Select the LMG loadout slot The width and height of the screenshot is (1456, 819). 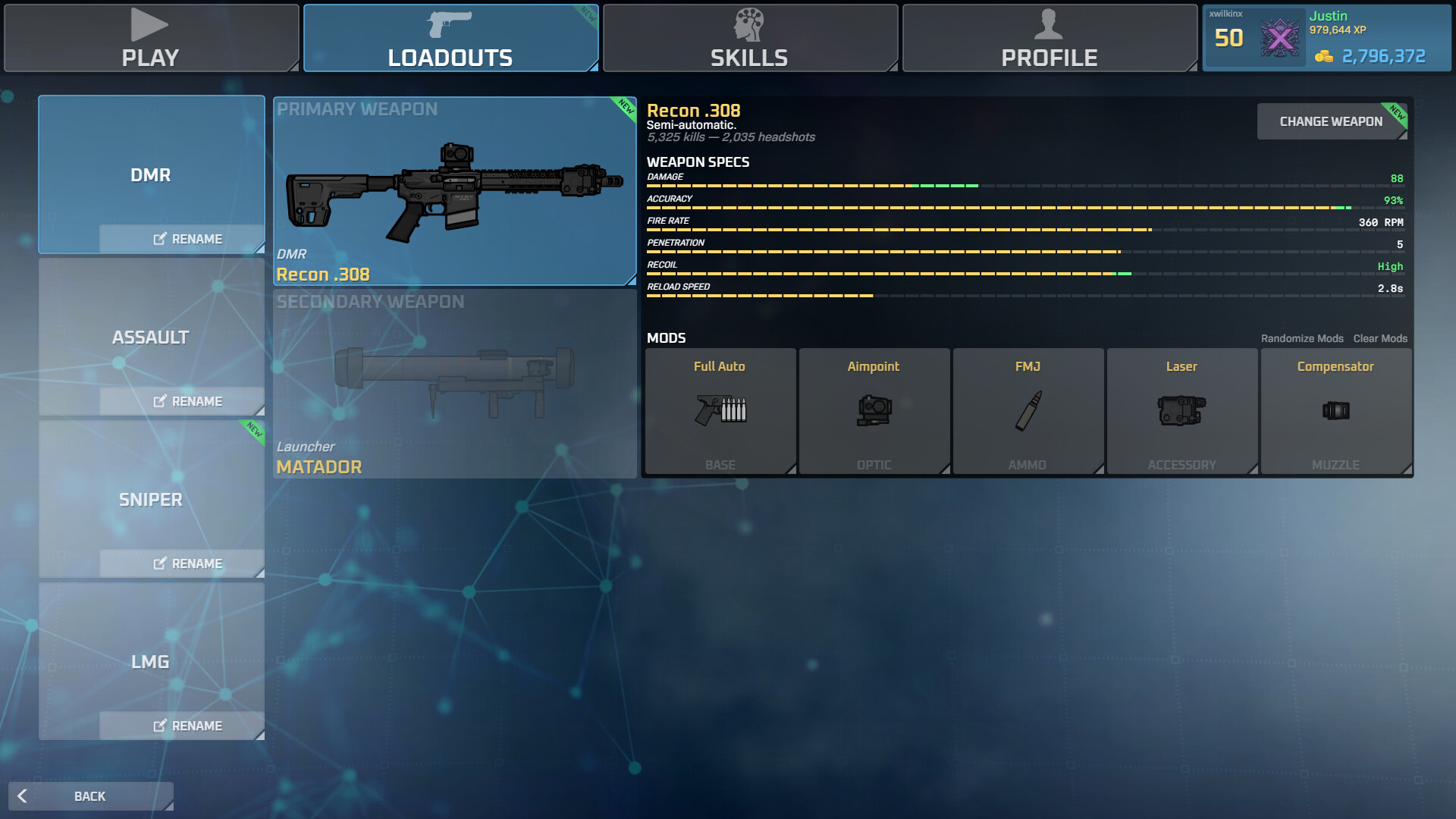pos(151,661)
